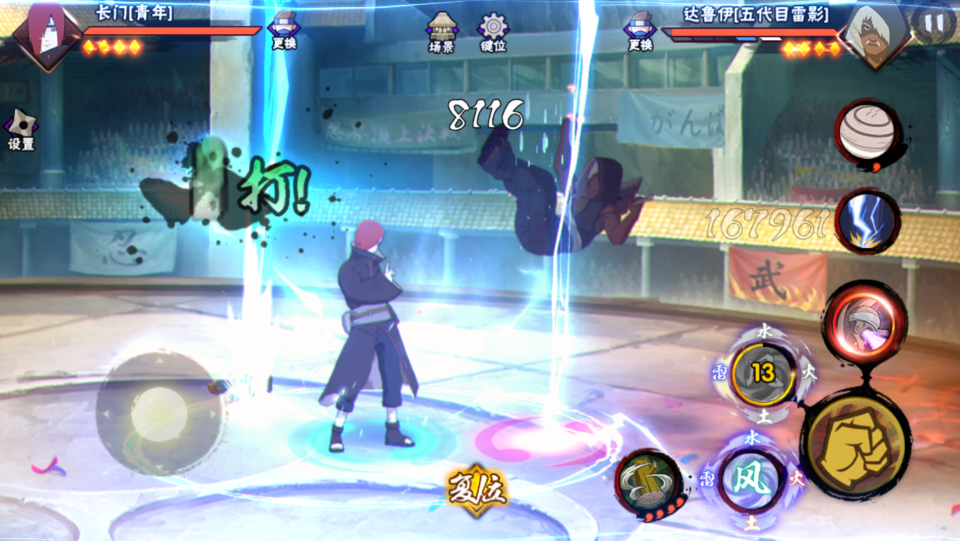Image resolution: width=960 pixels, height=541 pixels.
Task: Open the 键位 key layout options
Action: (493, 32)
